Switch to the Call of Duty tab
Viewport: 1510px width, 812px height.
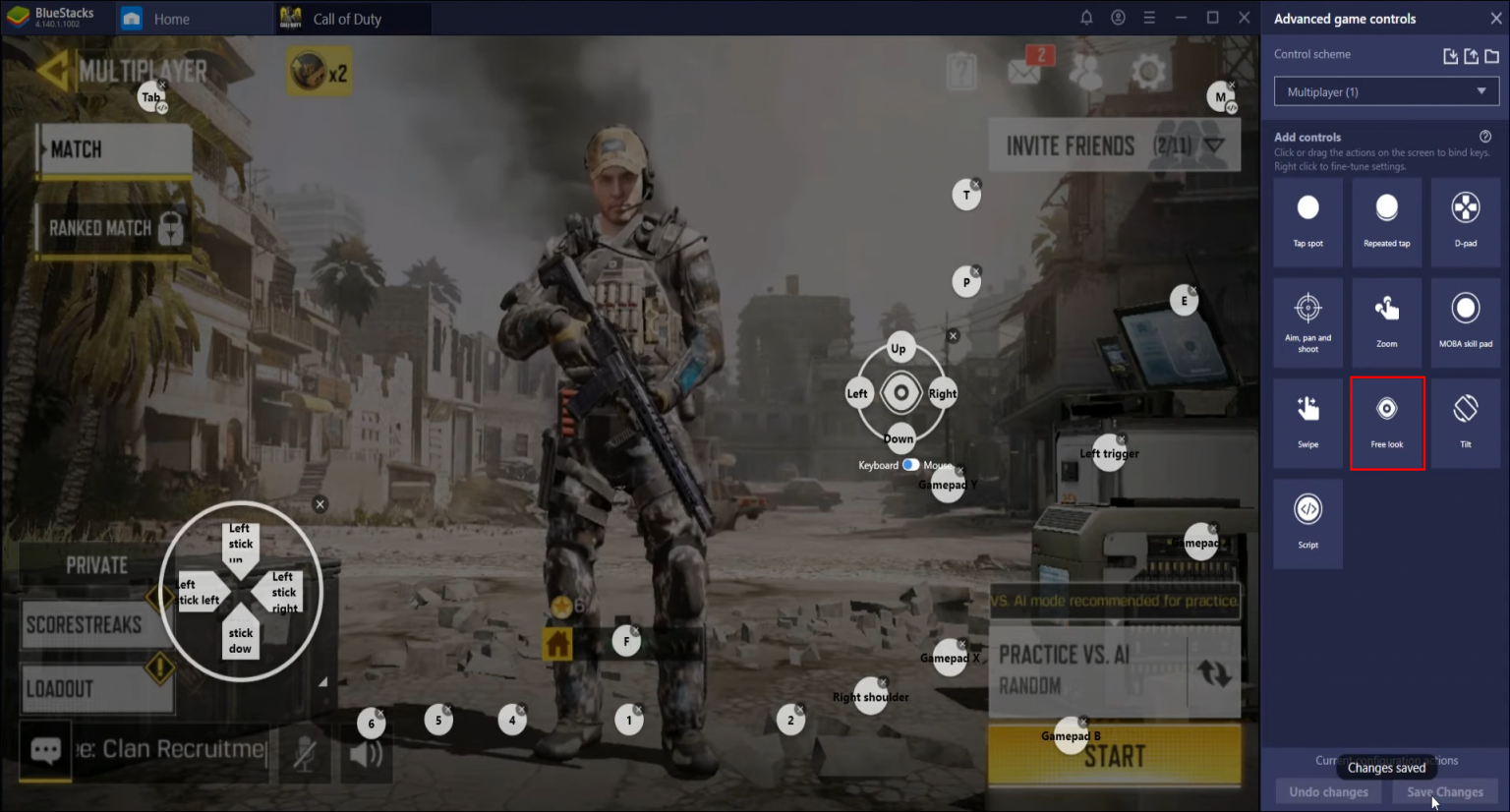click(x=352, y=18)
